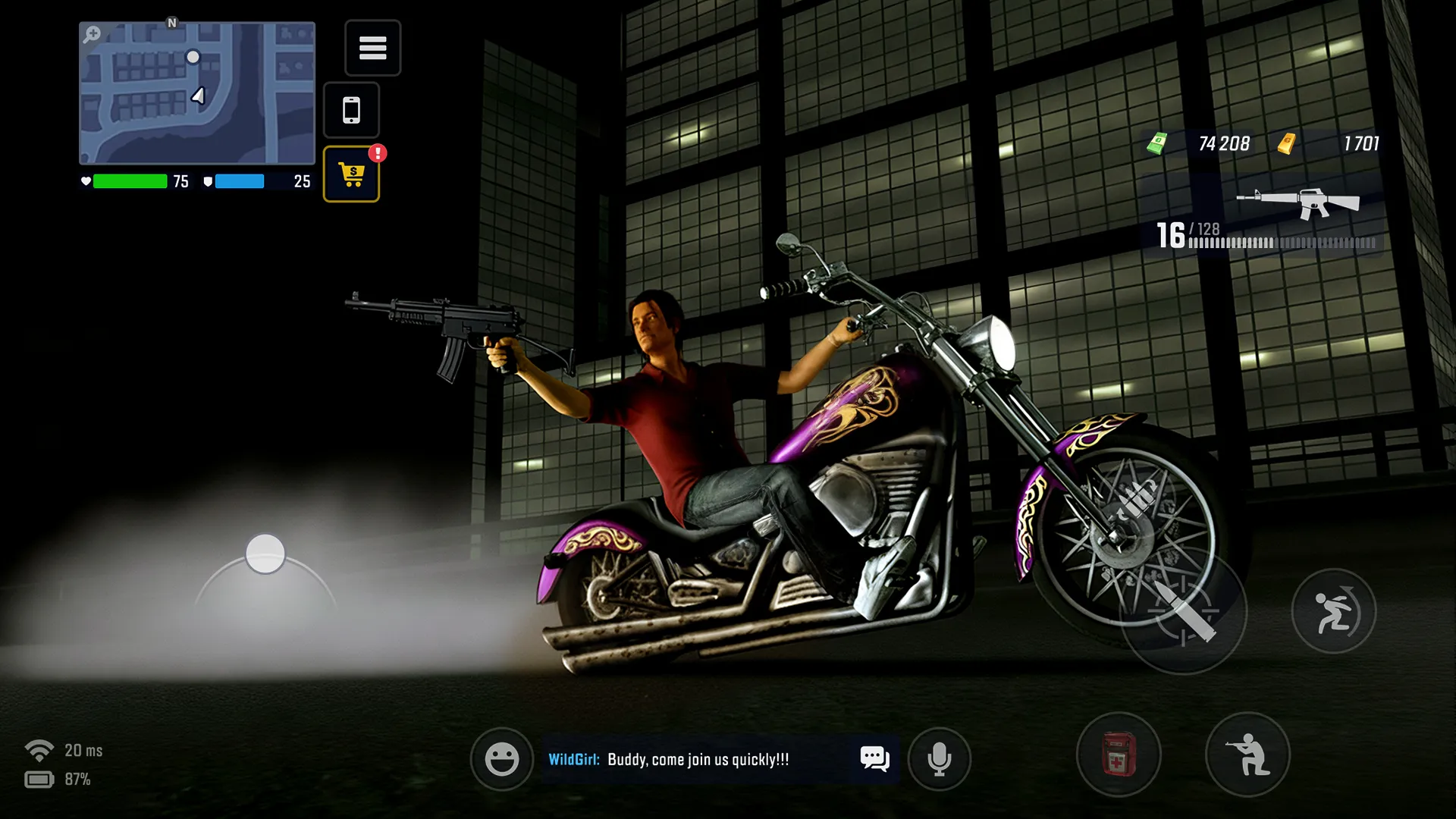Open the in-game phone
This screenshot has width=1456, height=819.
(x=351, y=110)
